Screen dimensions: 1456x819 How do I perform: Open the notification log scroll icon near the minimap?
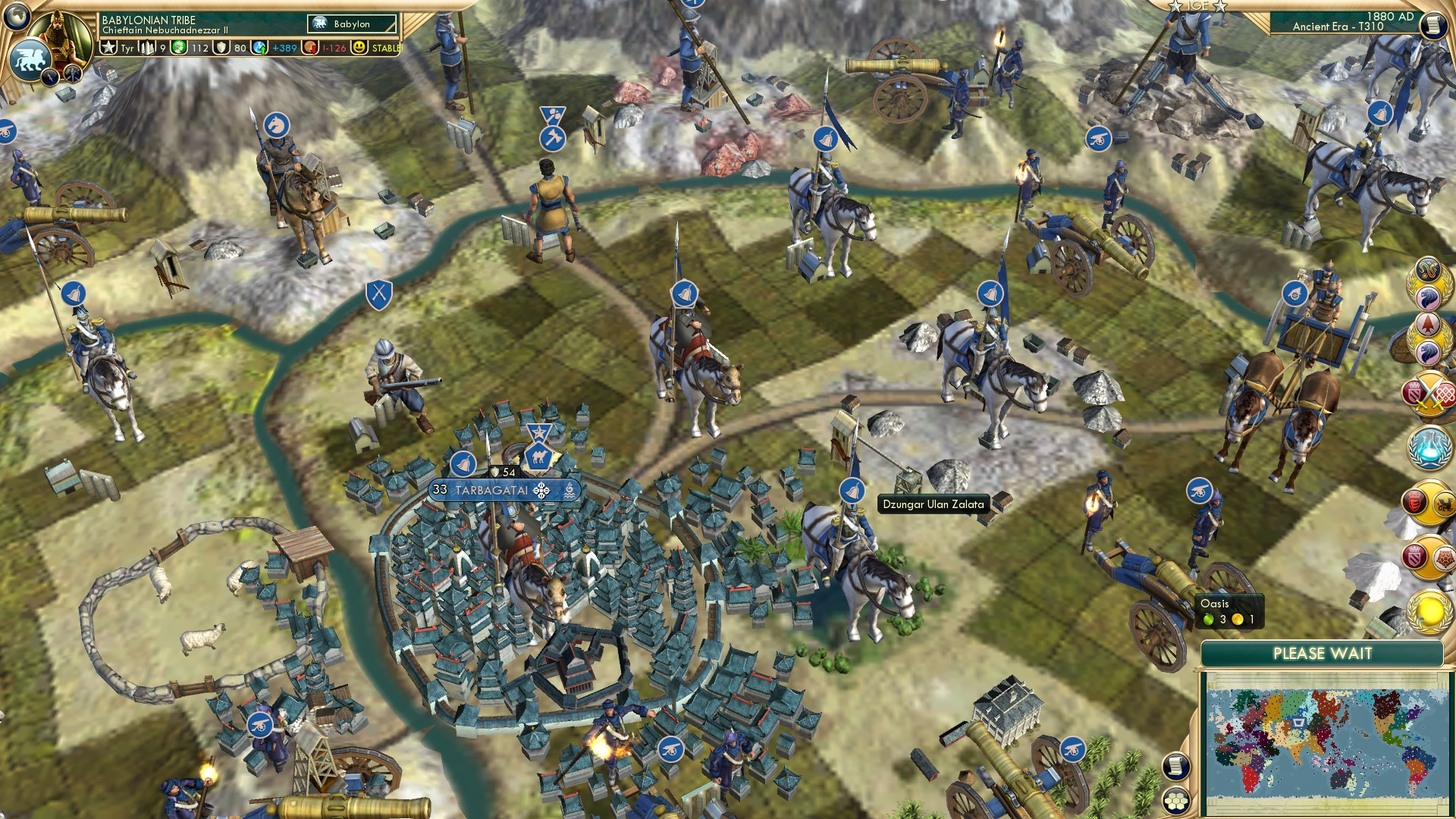tap(1175, 766)
